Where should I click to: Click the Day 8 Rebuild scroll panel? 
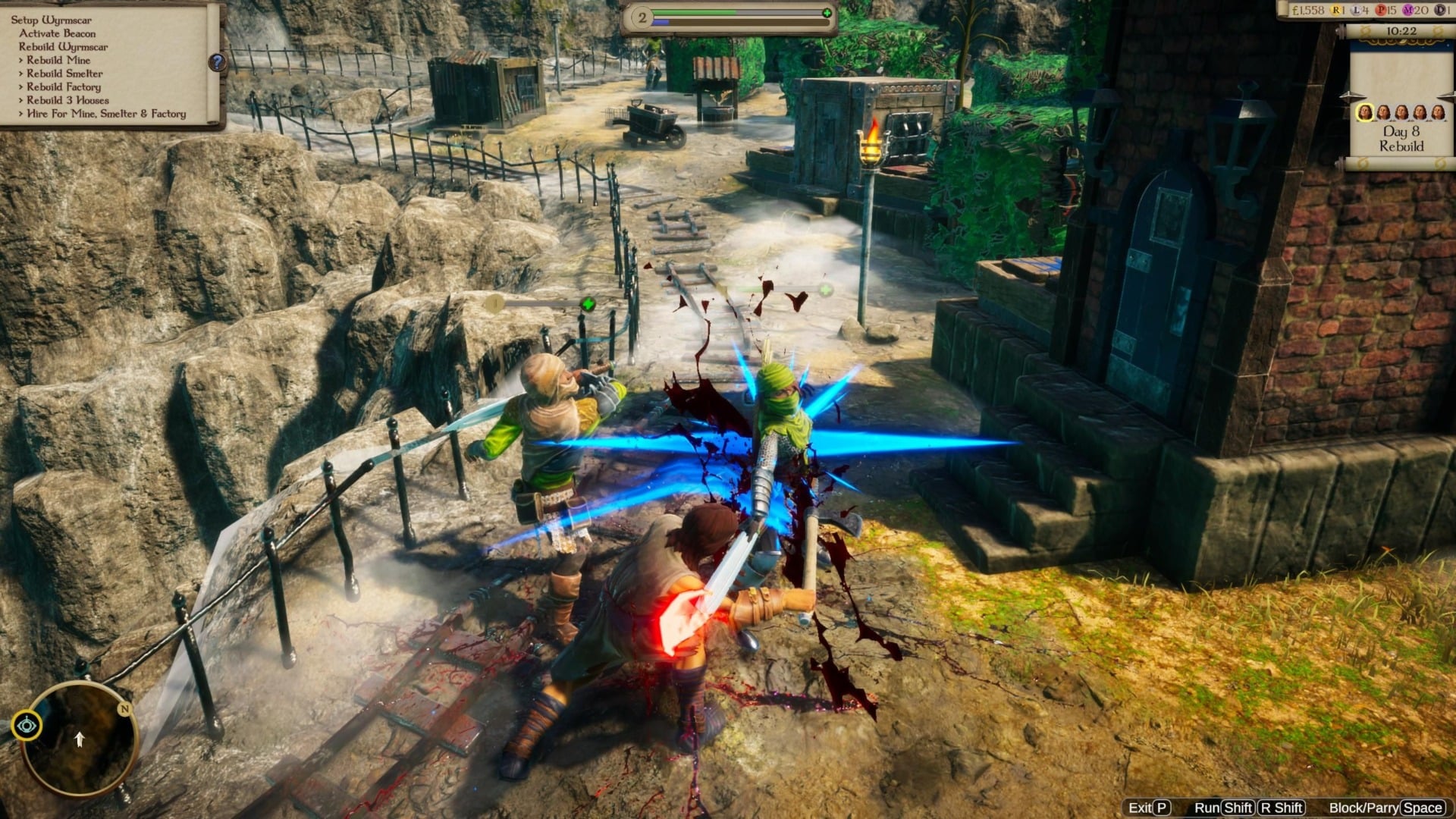point(1401,139)
